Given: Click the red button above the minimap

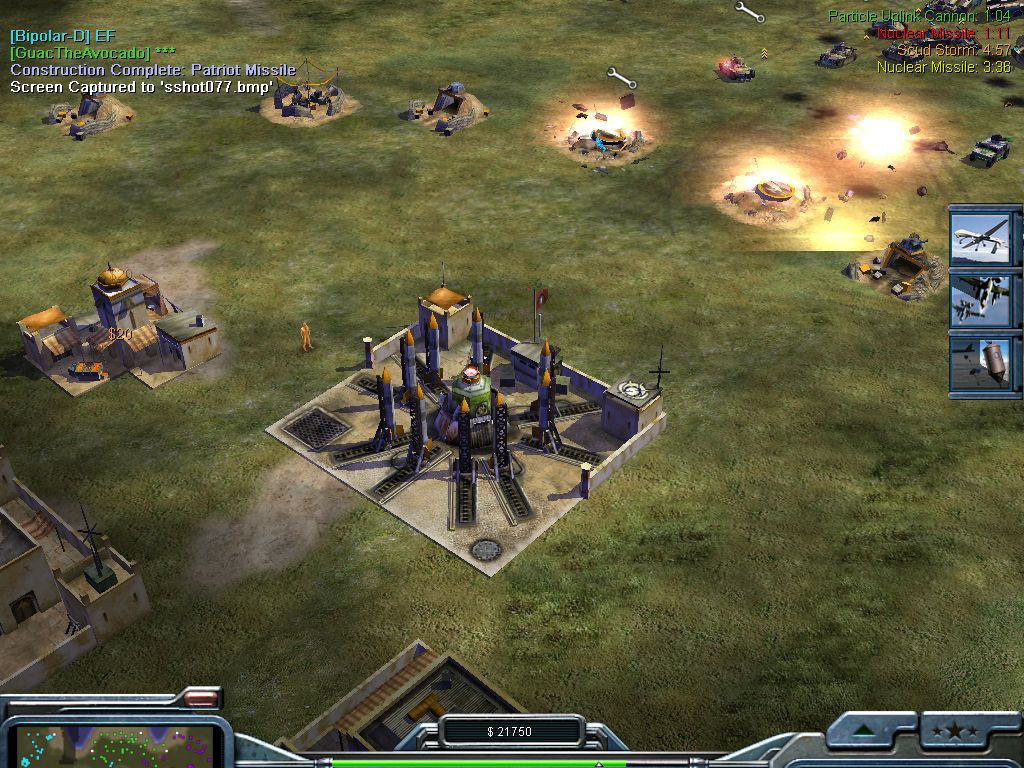Looking at the screenshot, I should tap(201, 698).
